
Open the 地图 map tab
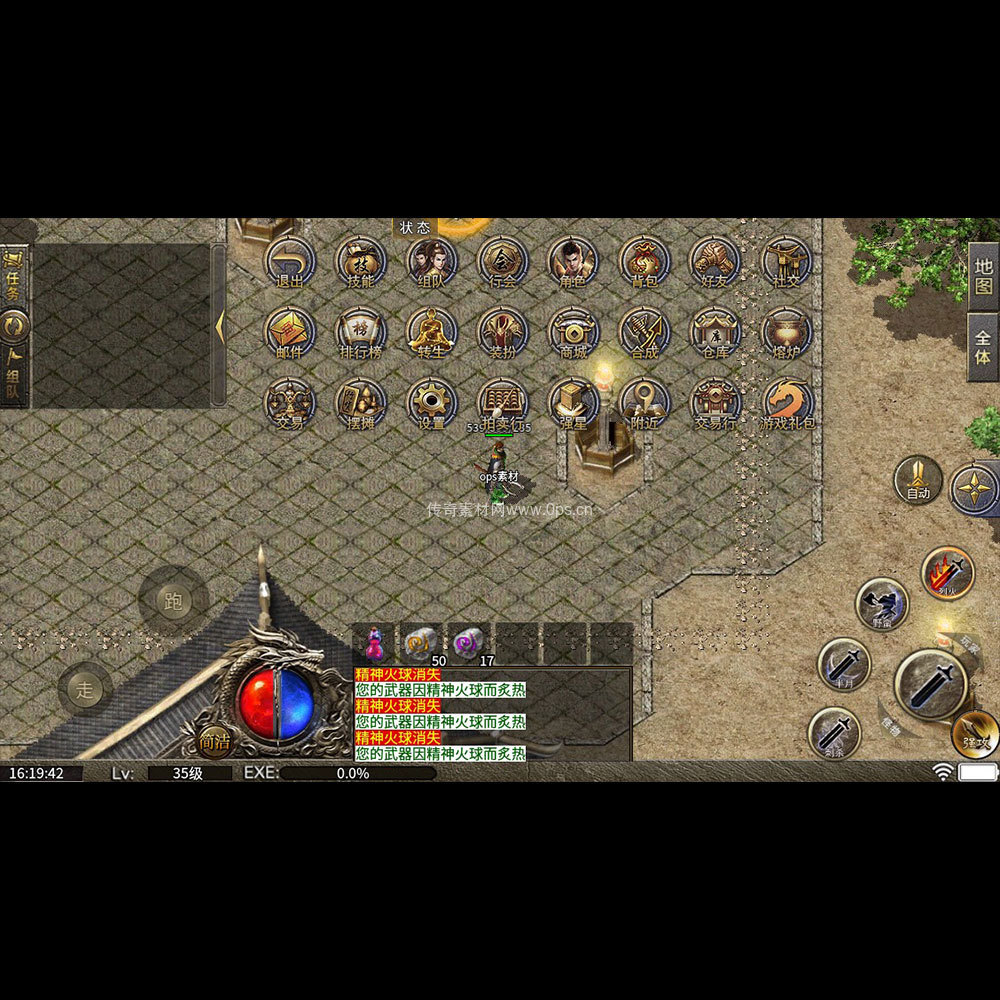[x=983, y=274]
